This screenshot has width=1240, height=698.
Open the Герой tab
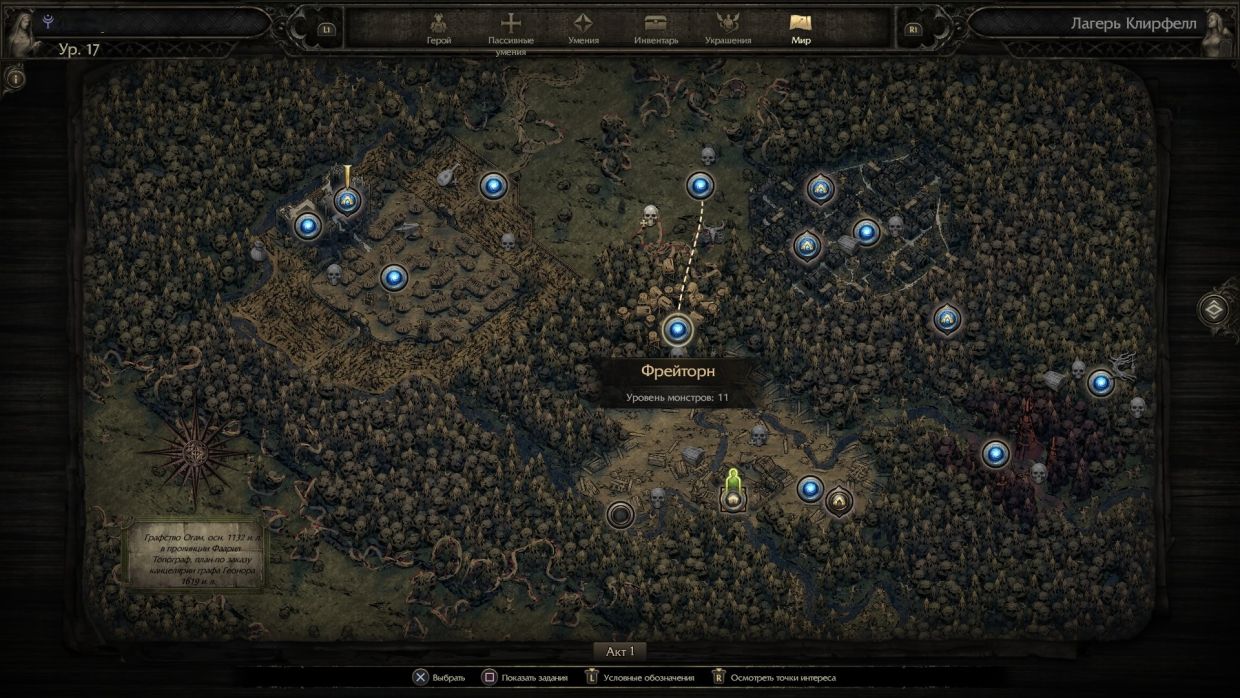coord(438,29)
